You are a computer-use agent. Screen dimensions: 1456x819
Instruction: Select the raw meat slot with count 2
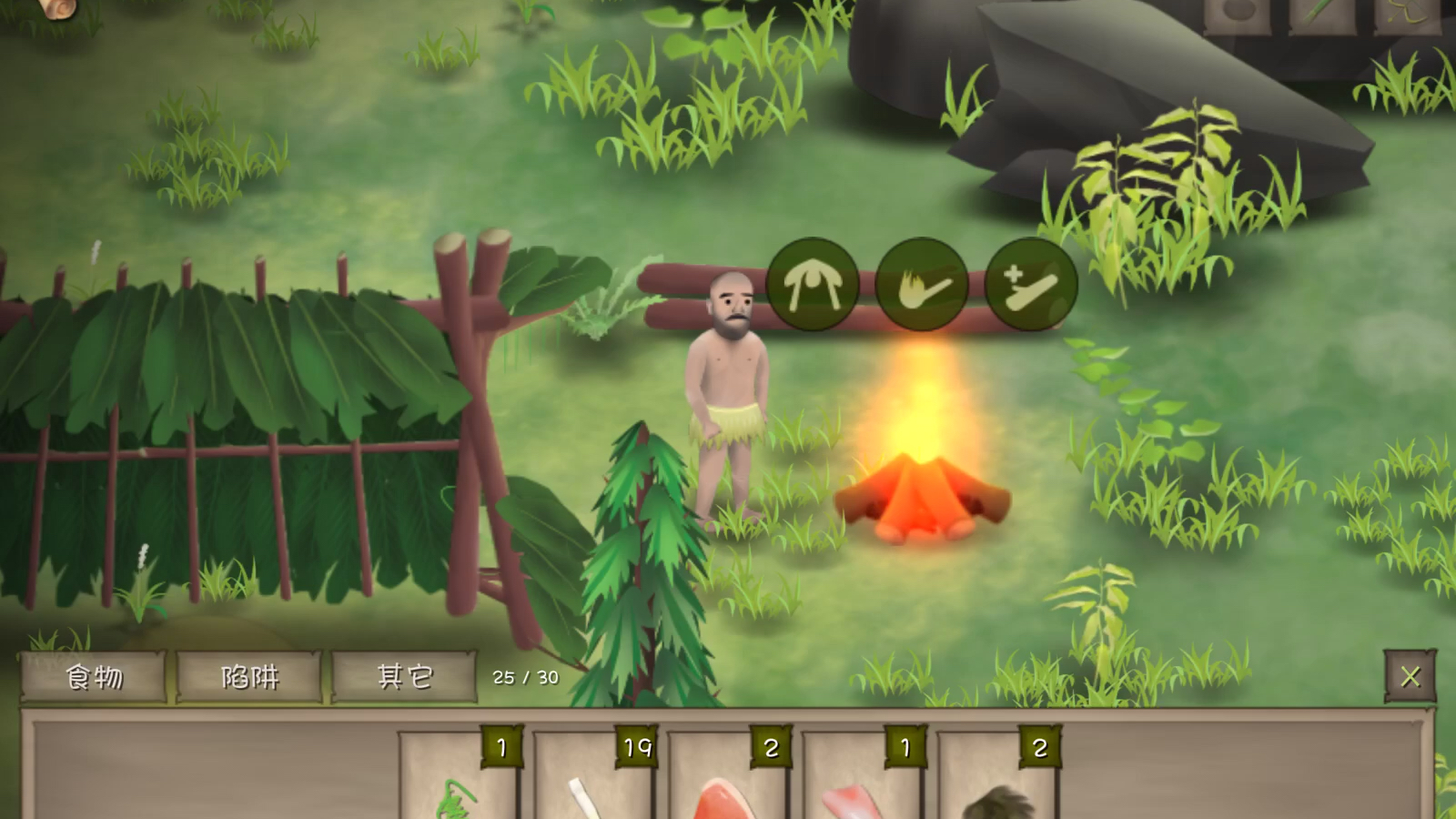point(726,783)
